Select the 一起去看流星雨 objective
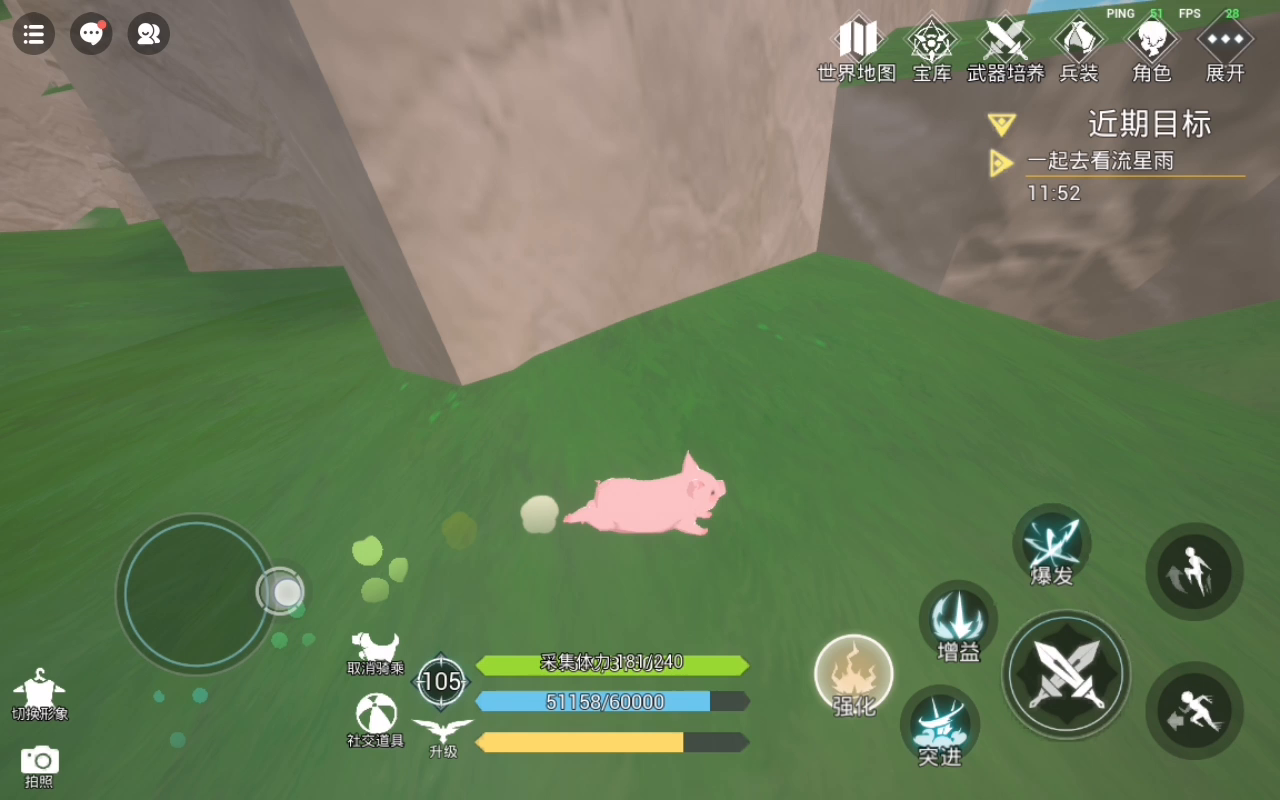Viewport: 1280px width, 800px height. pos(1100,162)
